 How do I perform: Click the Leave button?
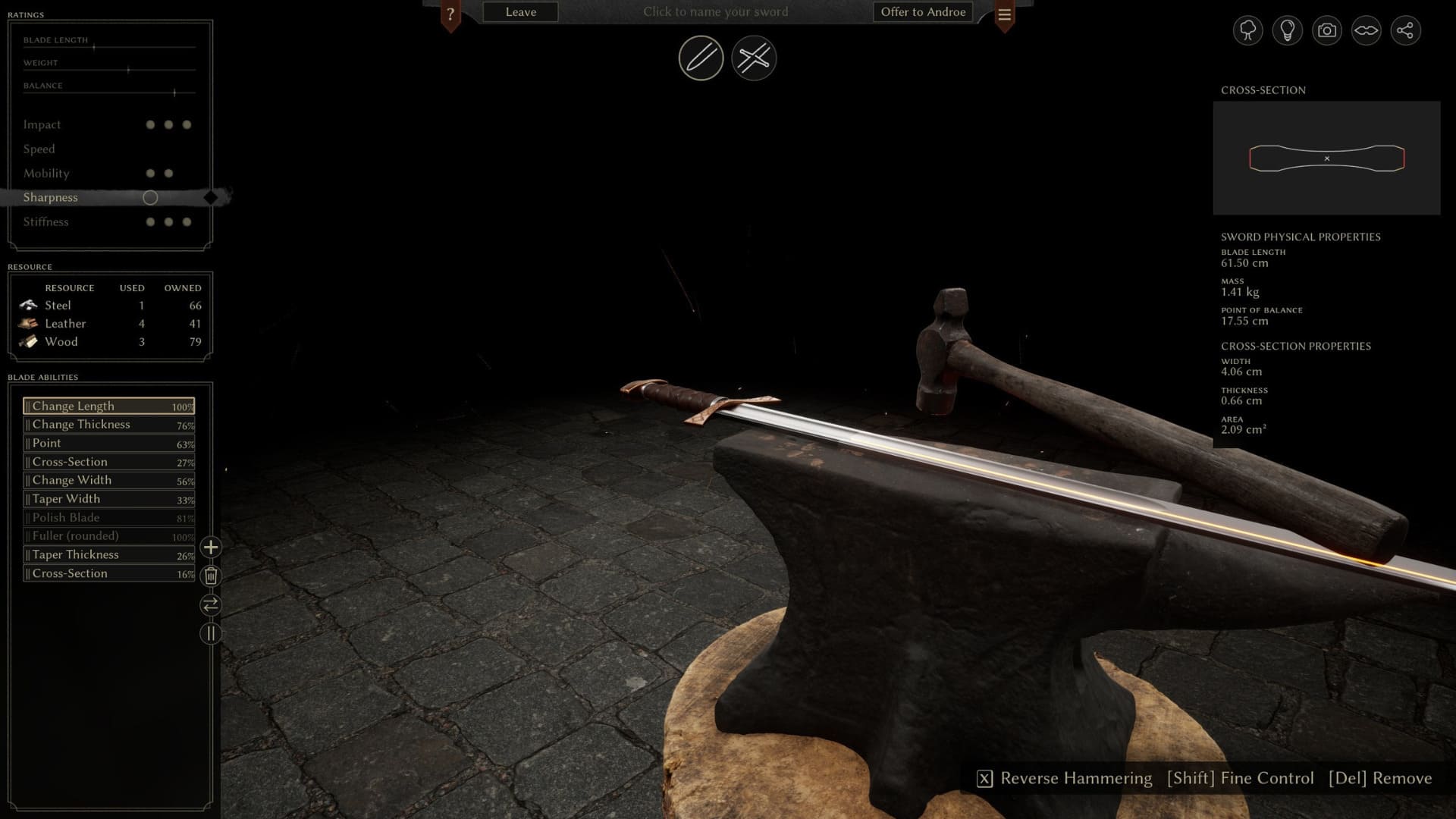(x=519, y=11)
